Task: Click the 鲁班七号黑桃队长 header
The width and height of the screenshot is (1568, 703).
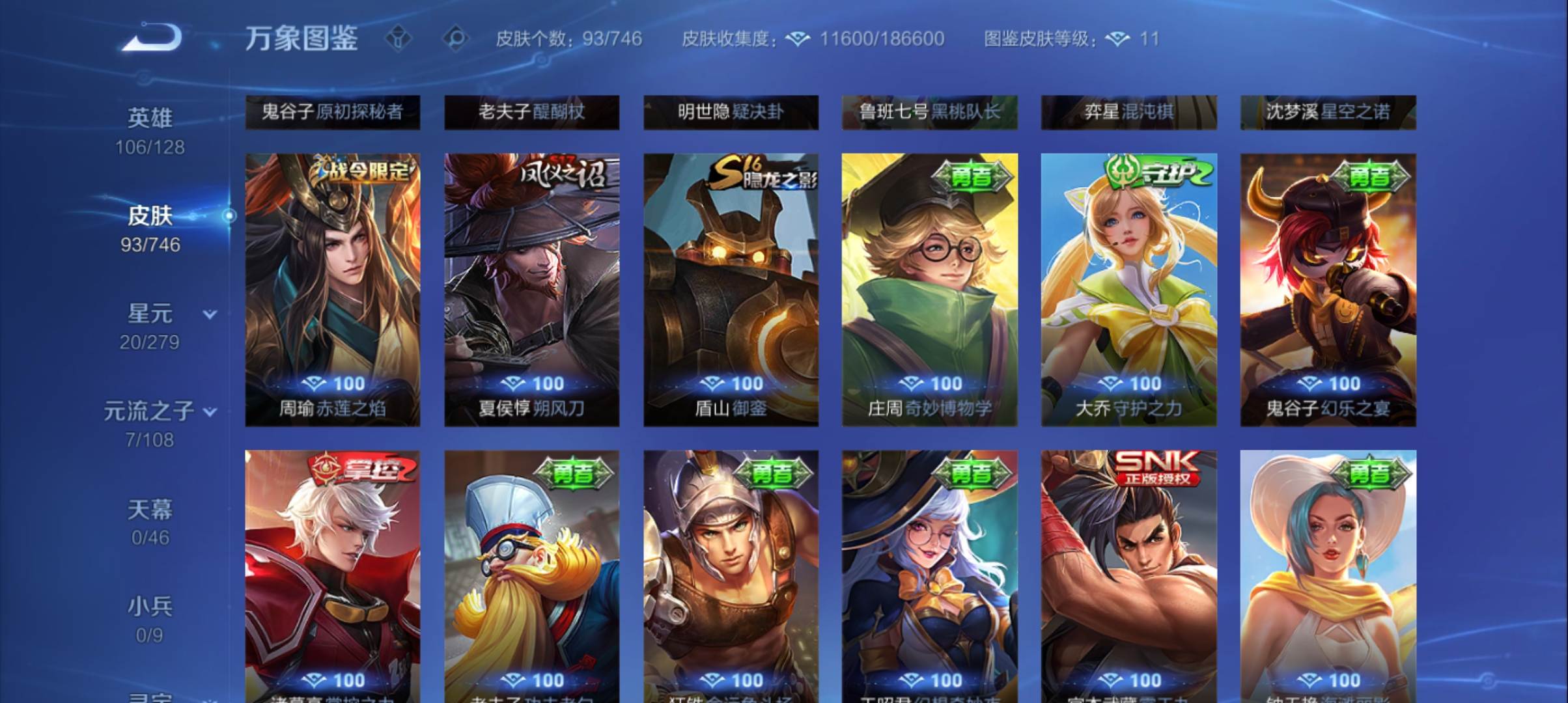Action: pos(930,112)
